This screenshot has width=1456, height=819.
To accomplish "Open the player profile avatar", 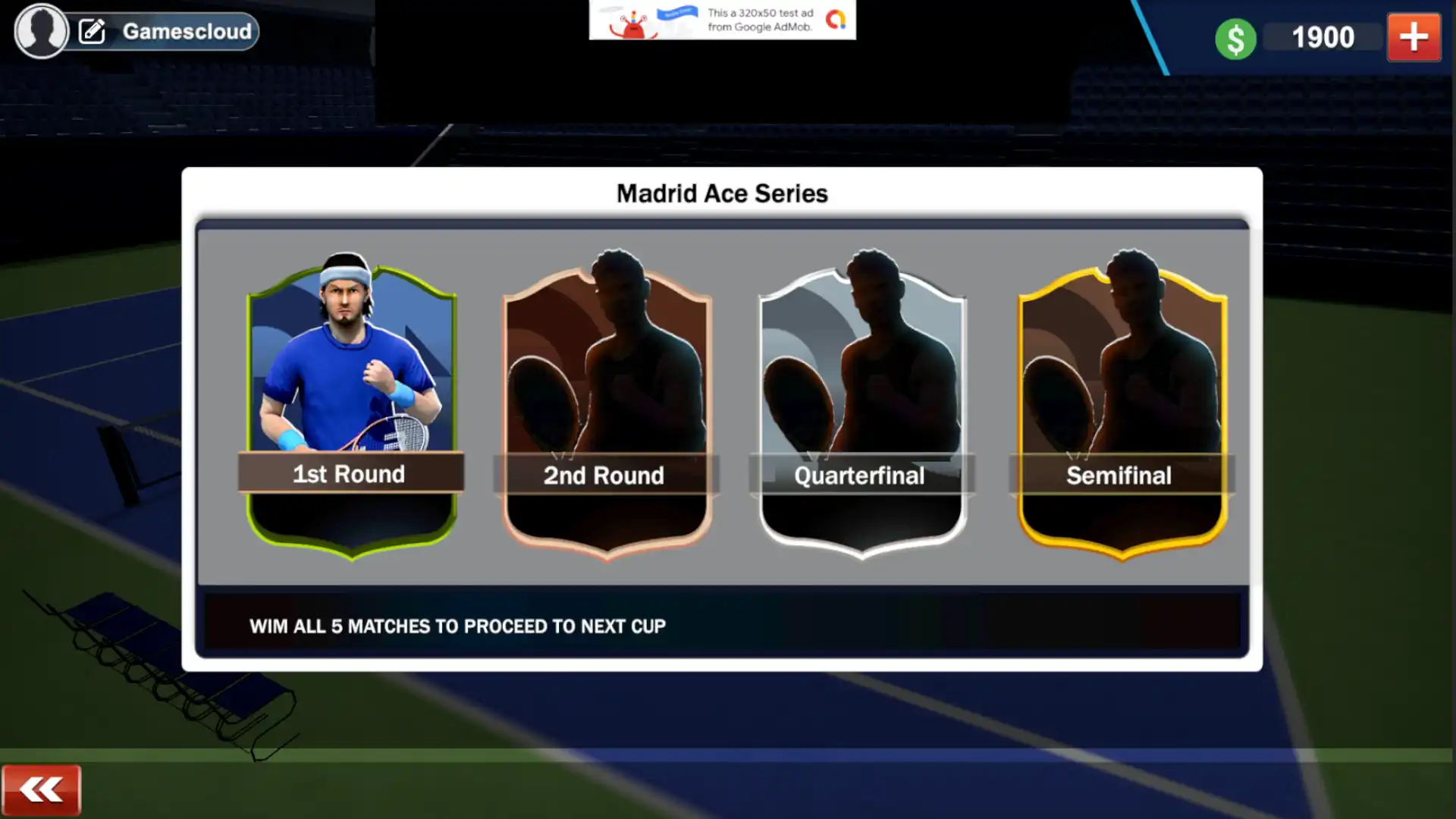I will click(41, 30).
